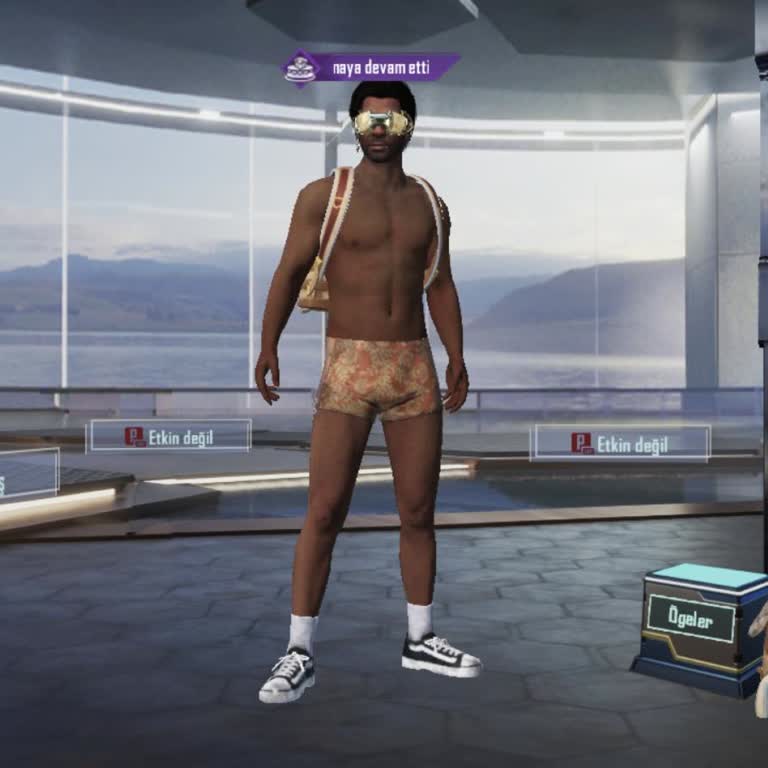This screenshot has width=768, height=768.
Task: Open the Ögeler box
Action: point(692,620)
